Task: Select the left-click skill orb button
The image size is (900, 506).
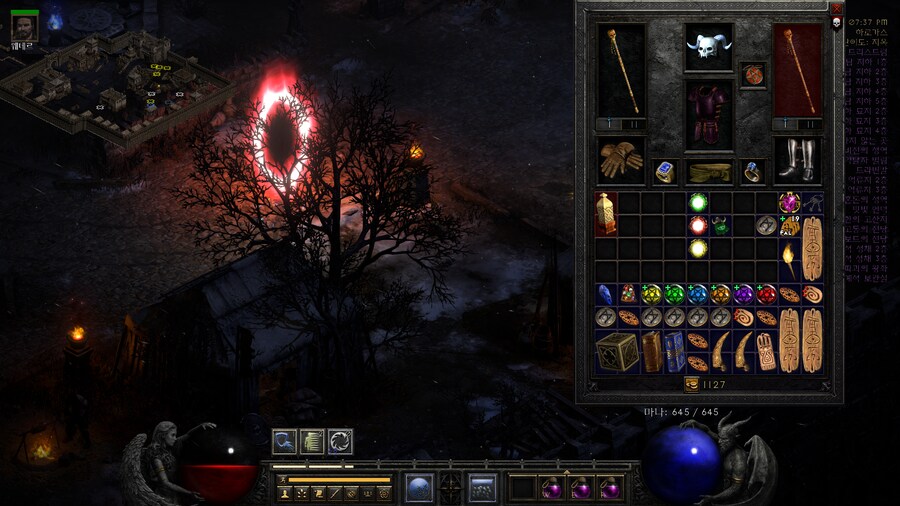Action: click(x=419, y=487)
